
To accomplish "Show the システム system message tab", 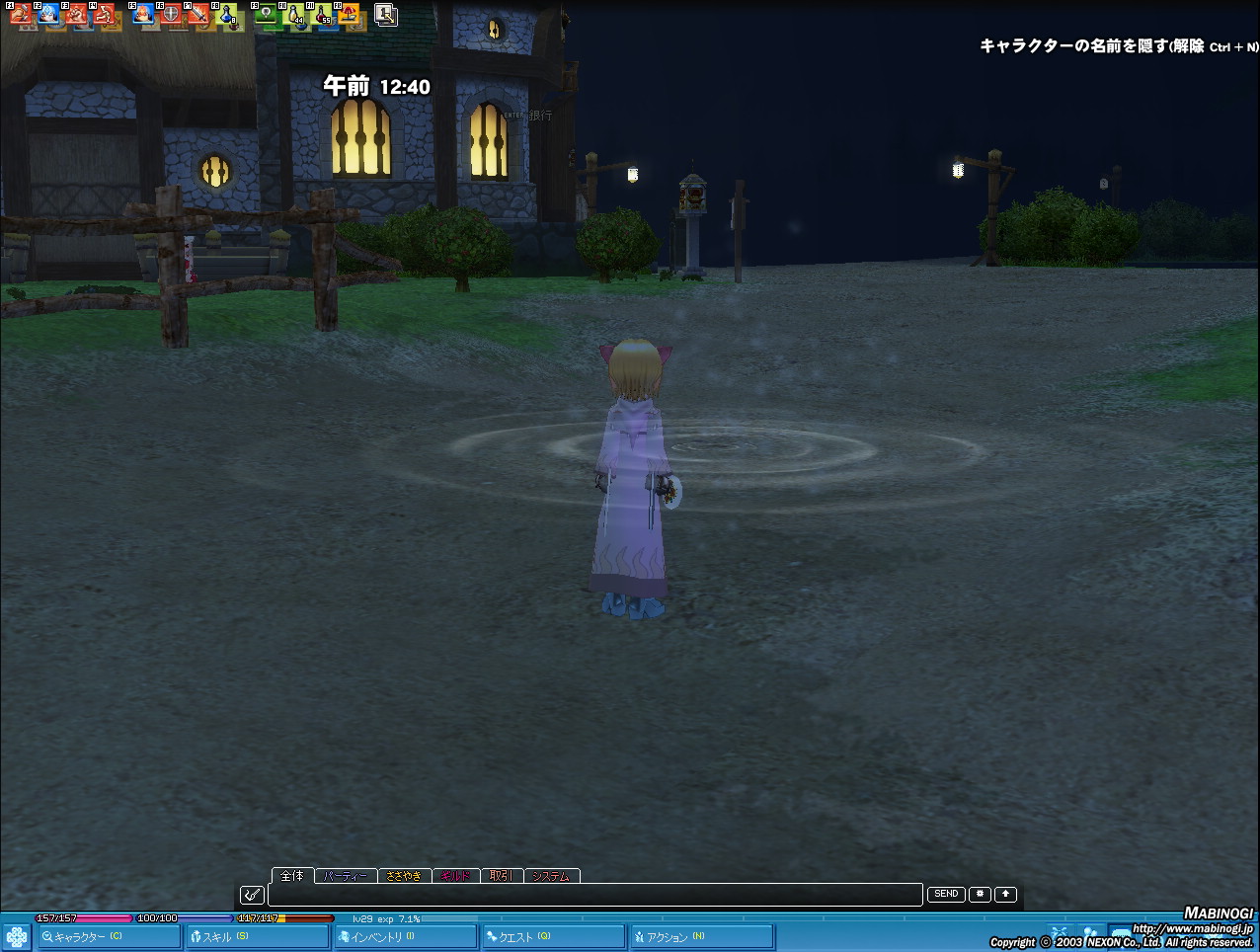I will [x=551, y=876].
